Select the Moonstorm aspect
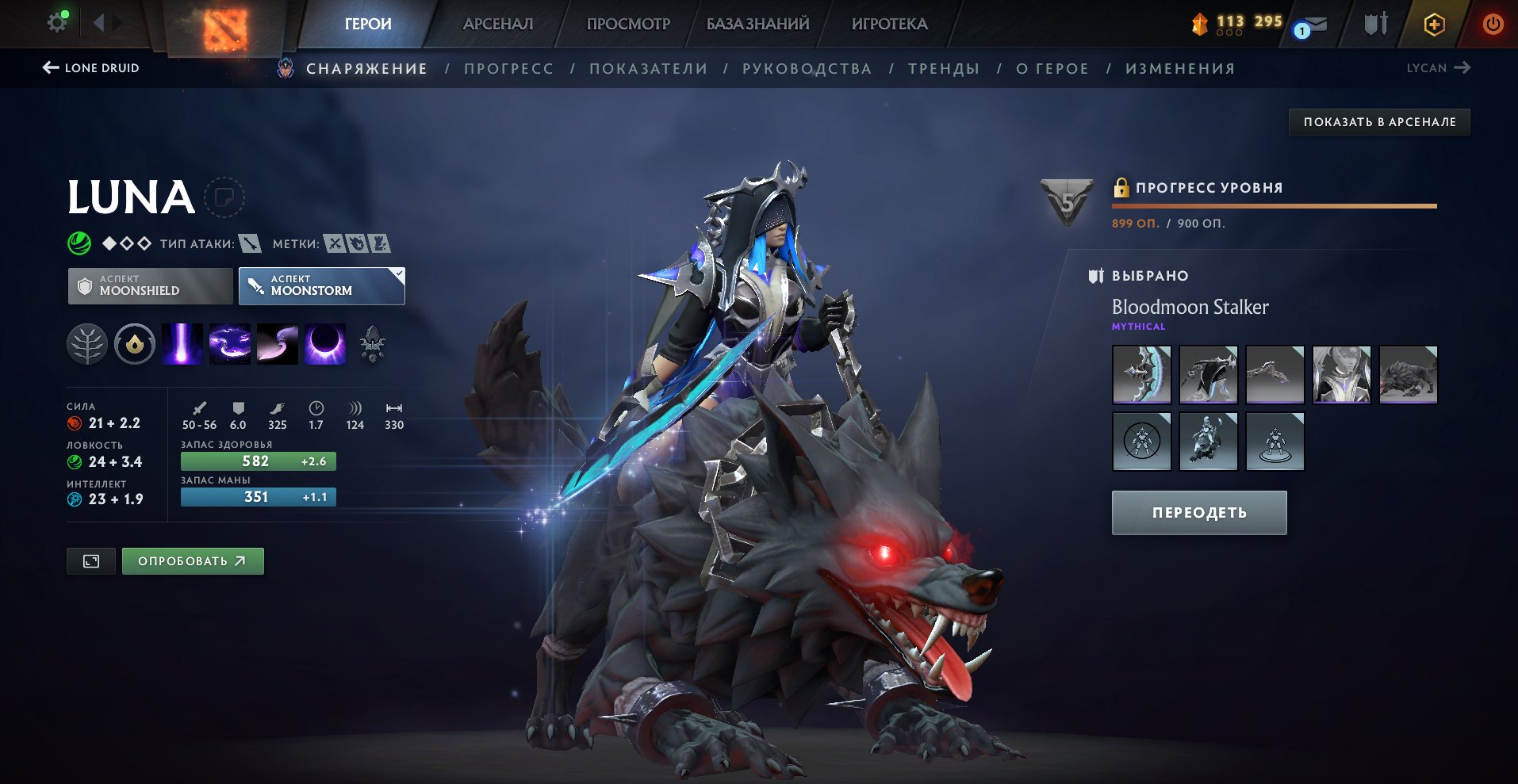 [321, 285]
